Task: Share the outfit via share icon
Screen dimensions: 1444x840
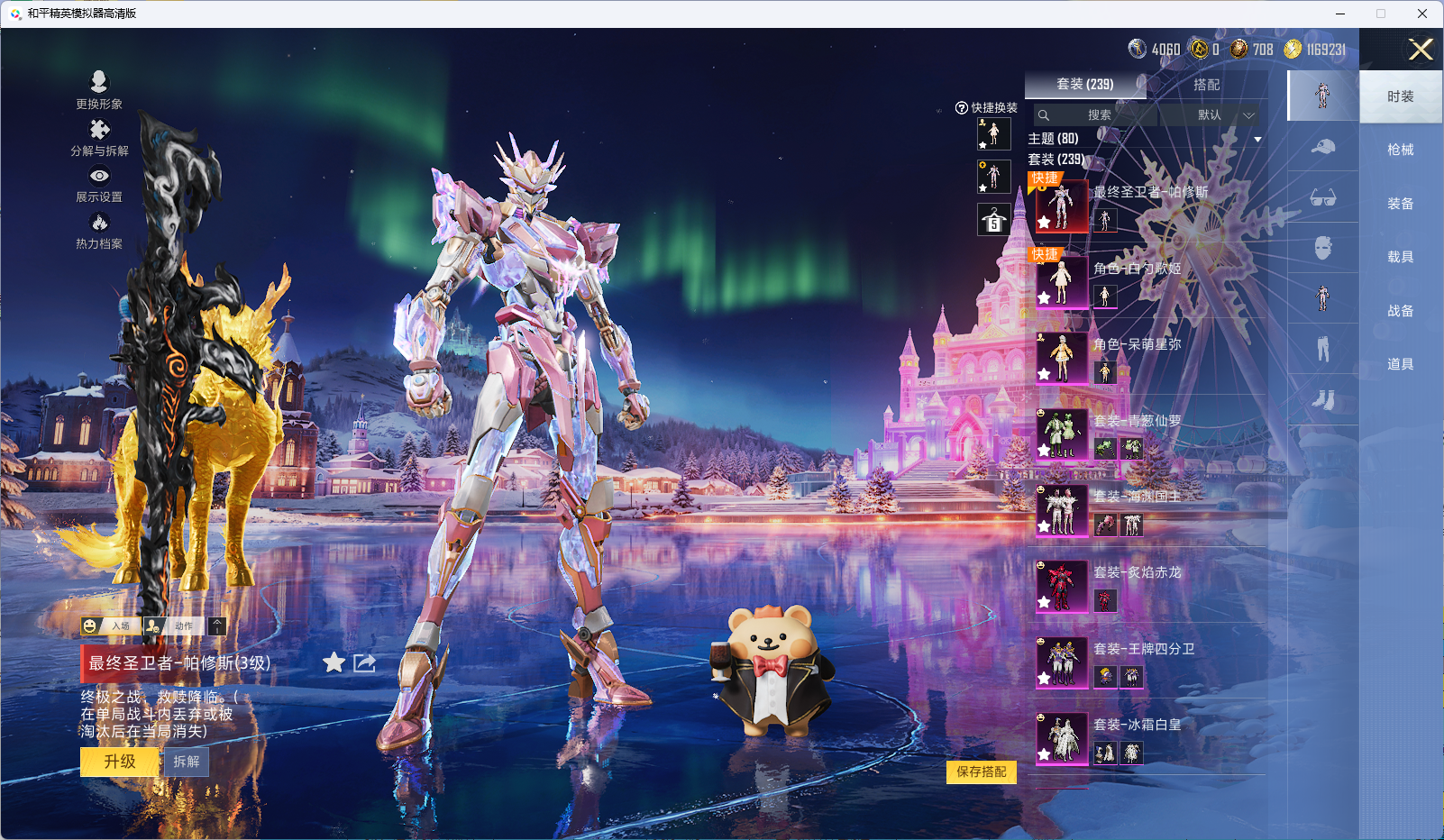Action: click(364, 663)
